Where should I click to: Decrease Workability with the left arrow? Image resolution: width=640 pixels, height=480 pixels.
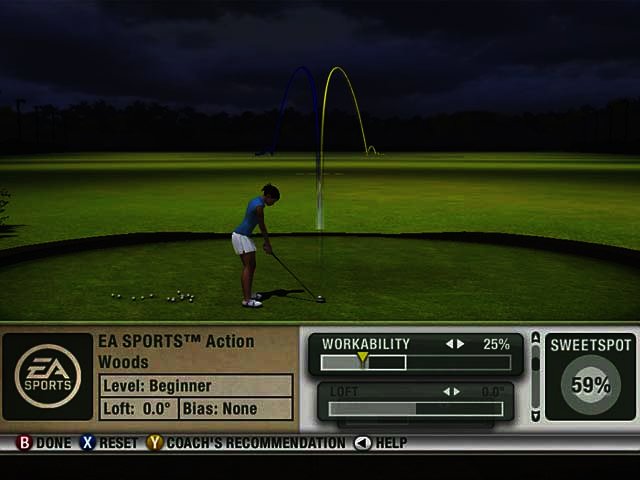click(x=450, y=344)
